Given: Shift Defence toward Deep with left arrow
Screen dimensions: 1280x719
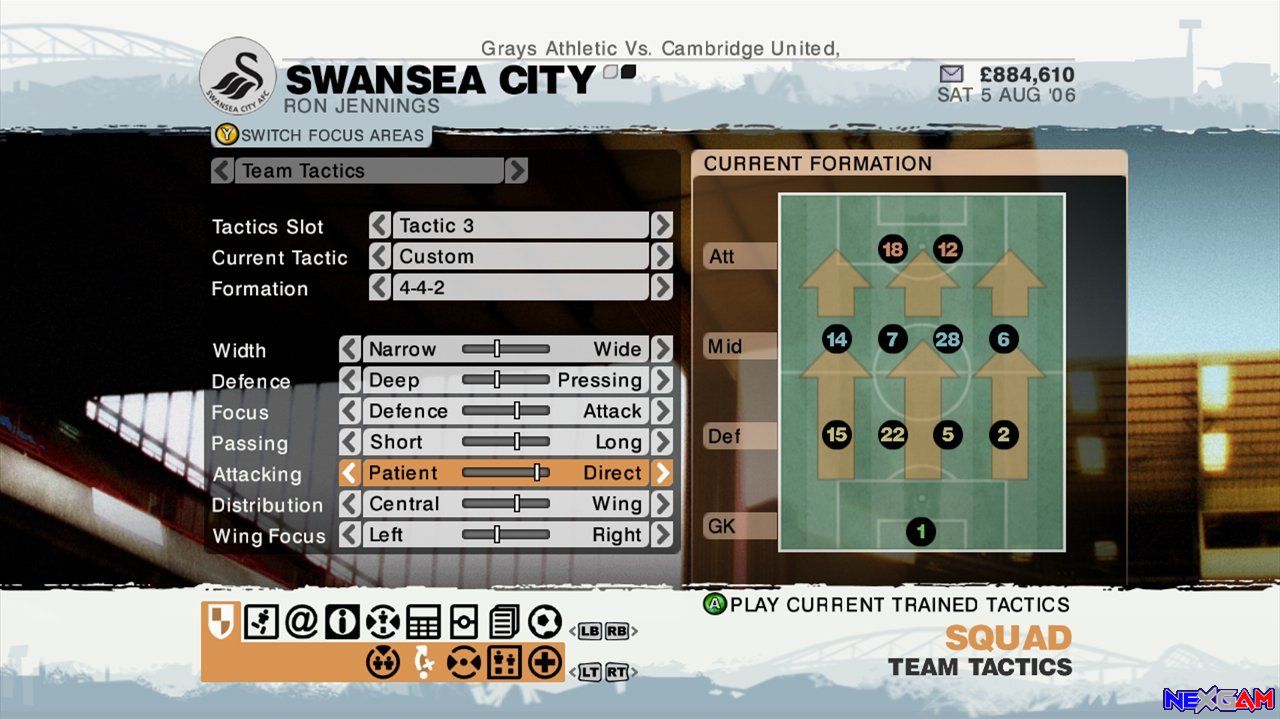Looking at the screenshot, I should click(349, 380).
